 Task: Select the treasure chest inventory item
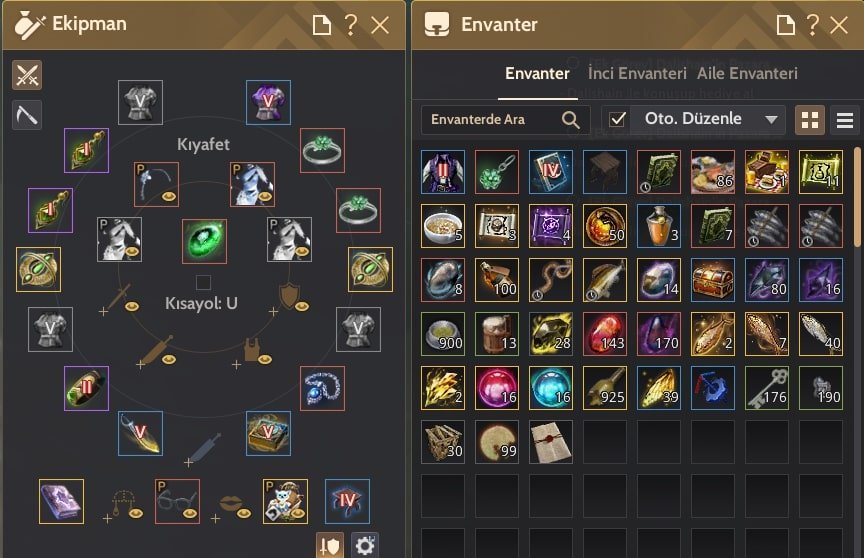(713, 280)
